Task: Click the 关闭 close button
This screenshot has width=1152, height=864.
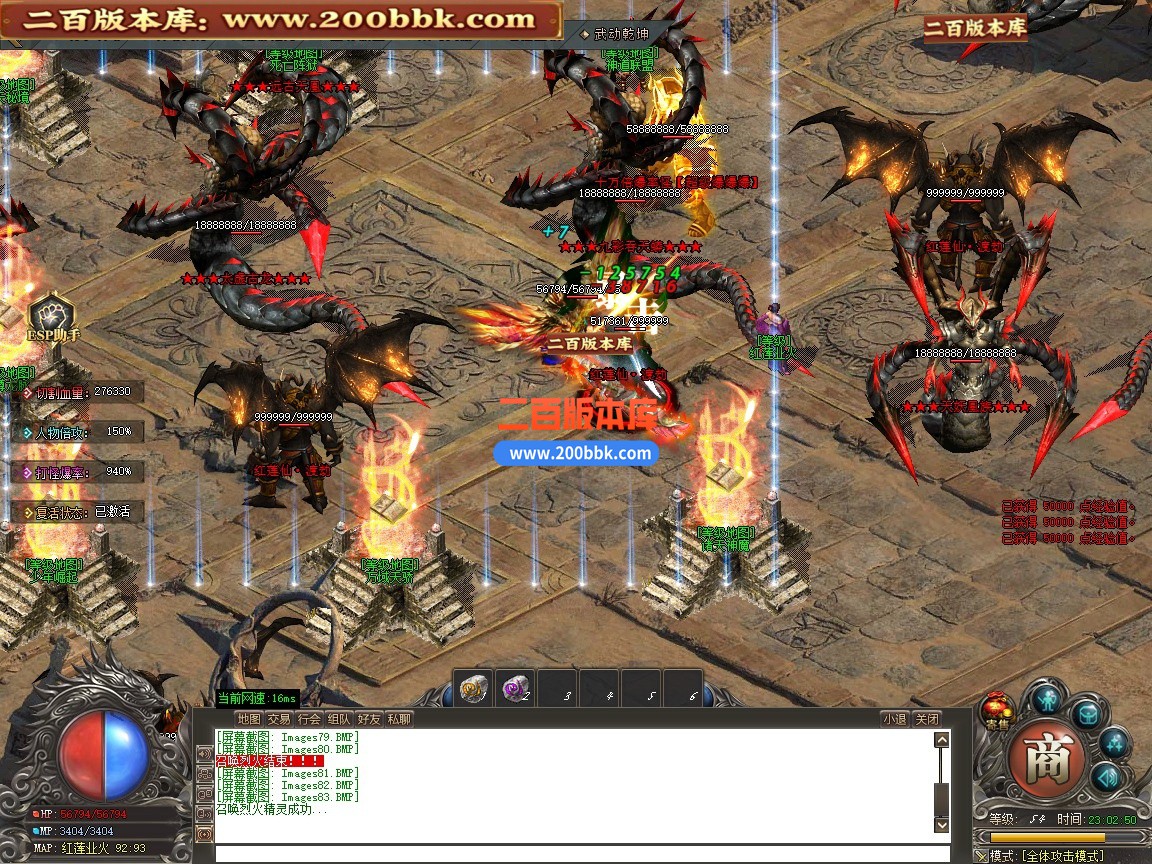Action: (927, 718)
